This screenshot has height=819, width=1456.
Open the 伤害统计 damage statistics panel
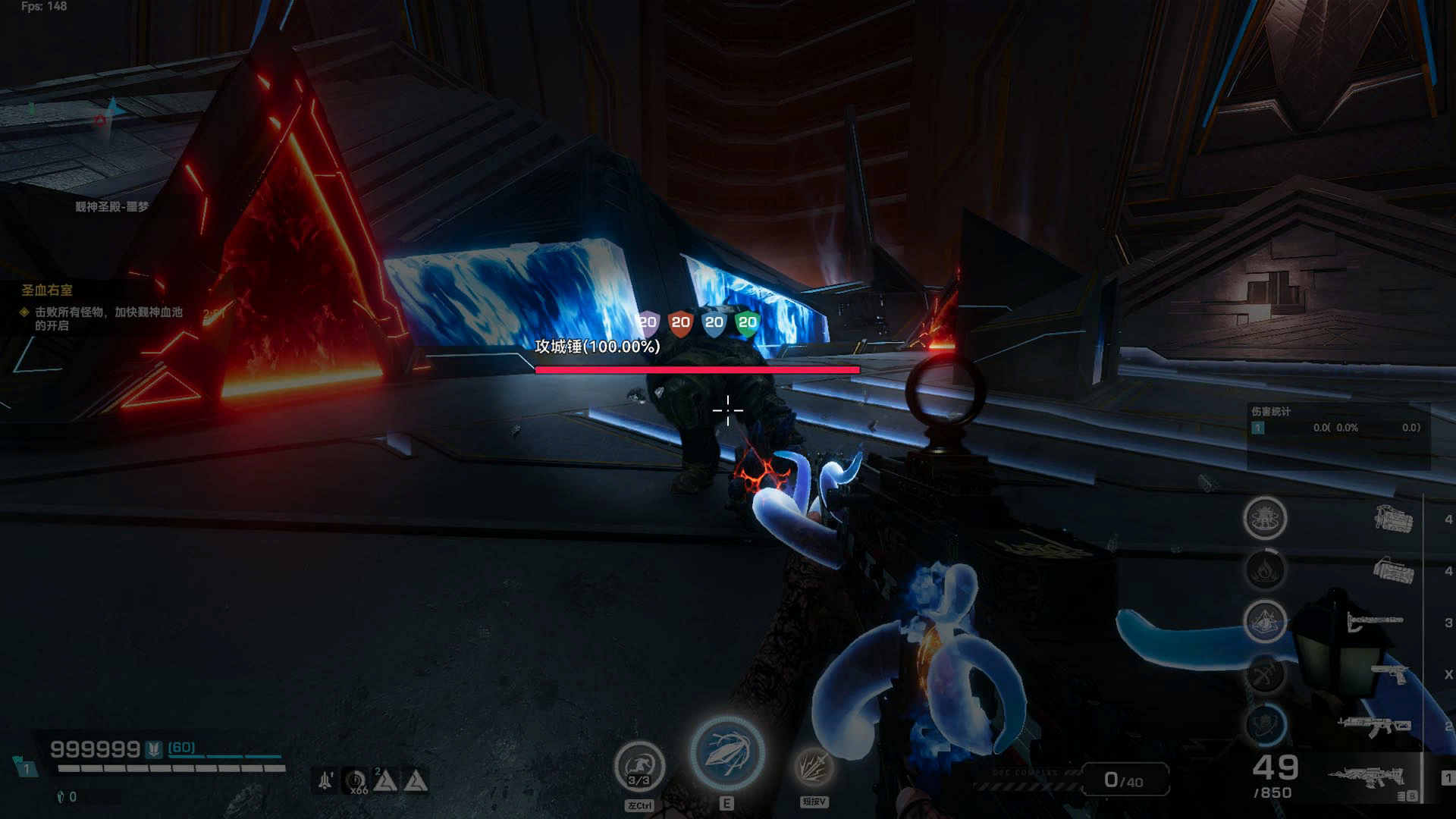(x=1271, y=412)
